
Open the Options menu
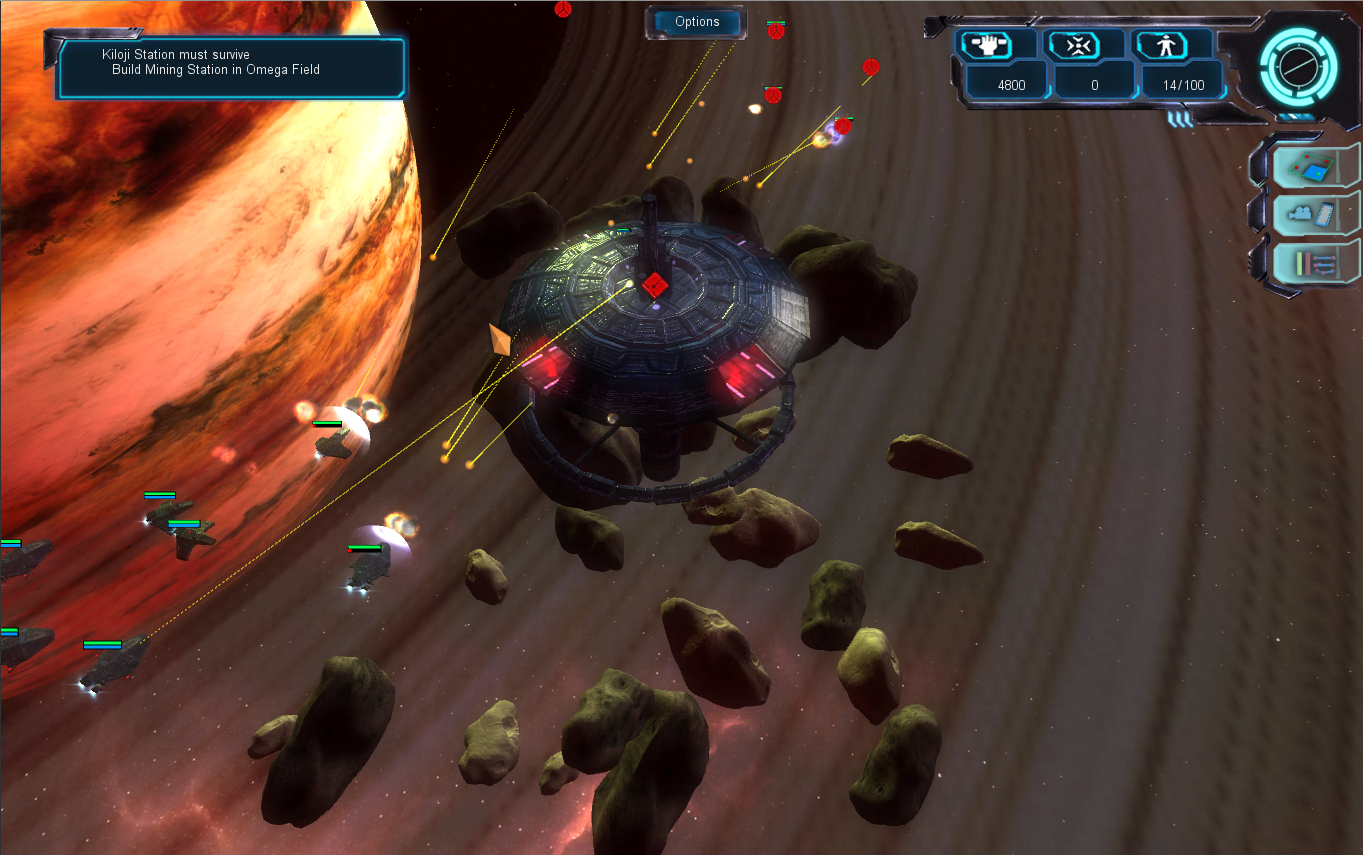(x=697, y=22)
